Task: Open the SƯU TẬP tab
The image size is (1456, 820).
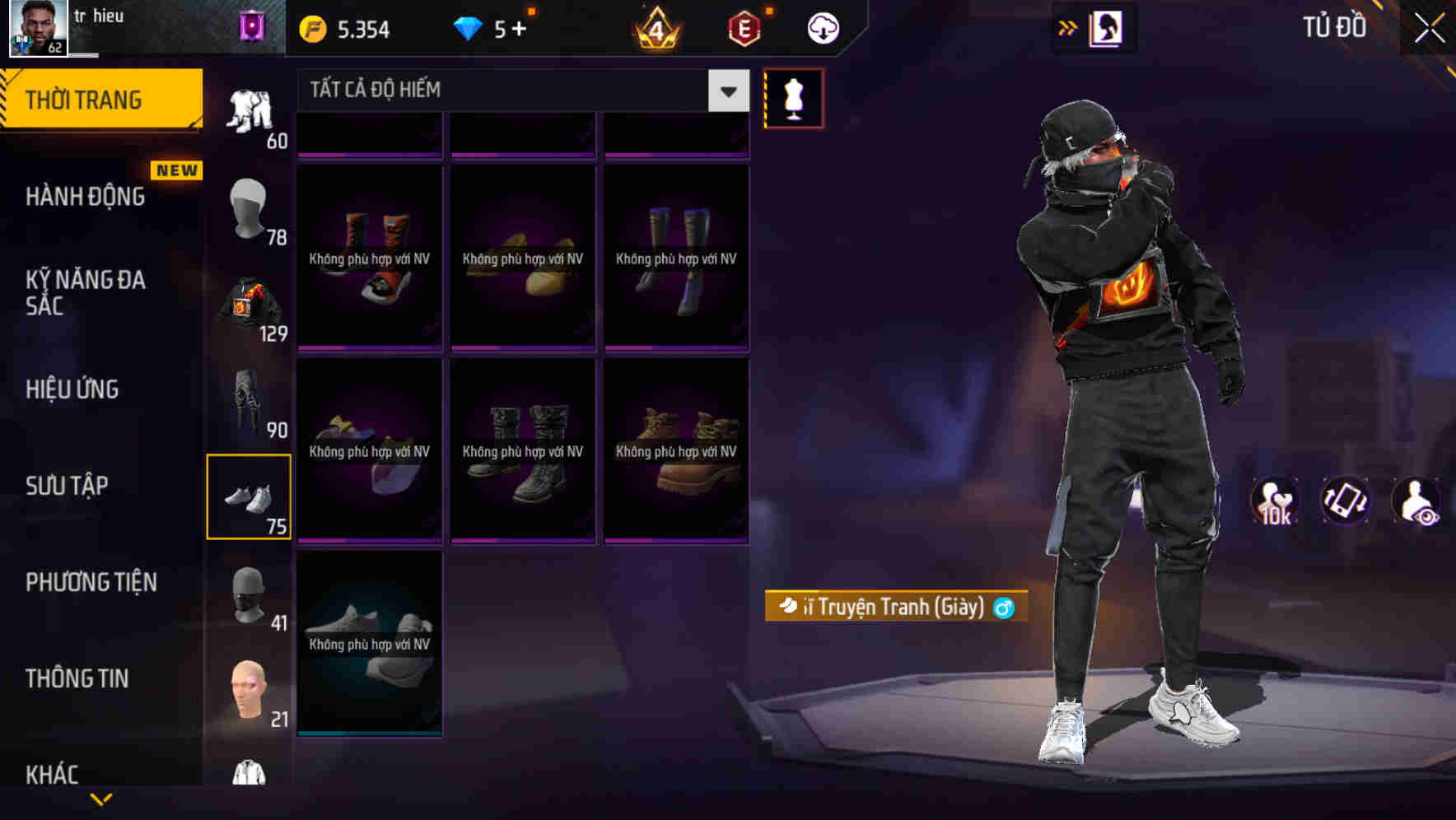Action: pos(68,486)
